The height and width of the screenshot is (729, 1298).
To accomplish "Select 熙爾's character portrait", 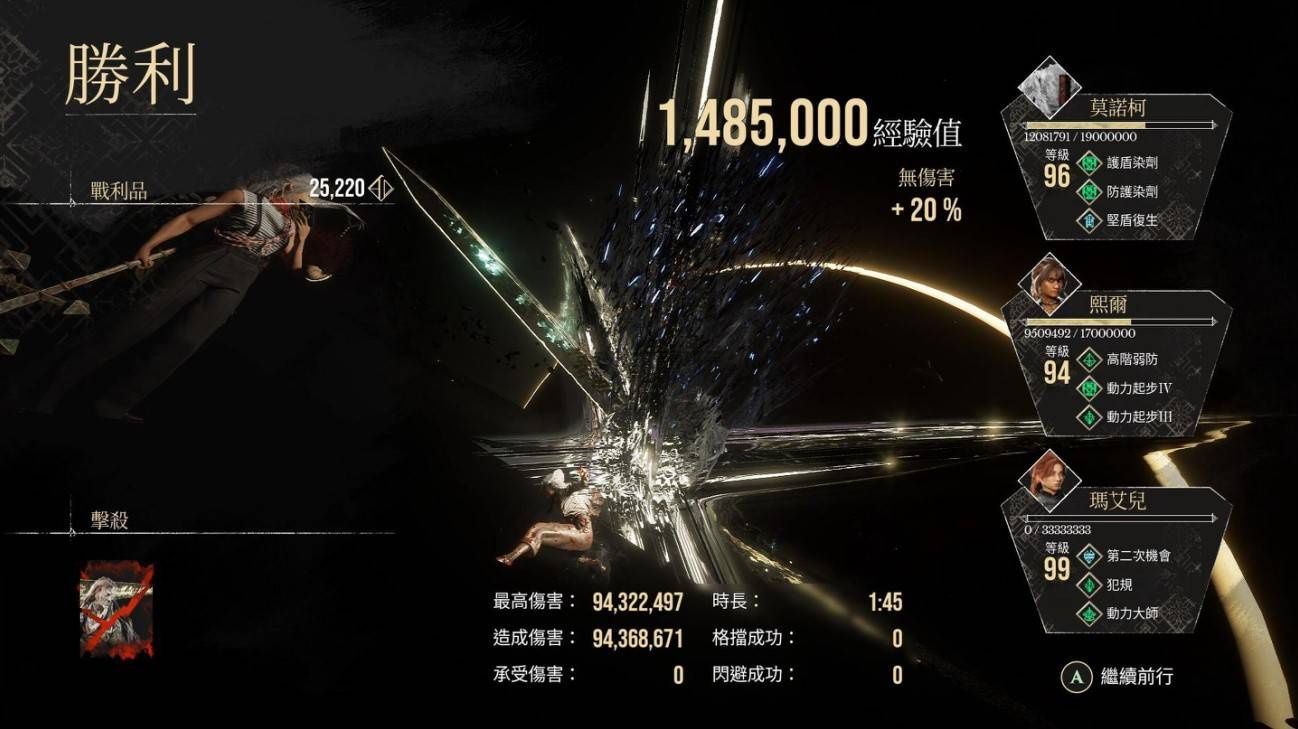I will click(x=1050, y=284).
